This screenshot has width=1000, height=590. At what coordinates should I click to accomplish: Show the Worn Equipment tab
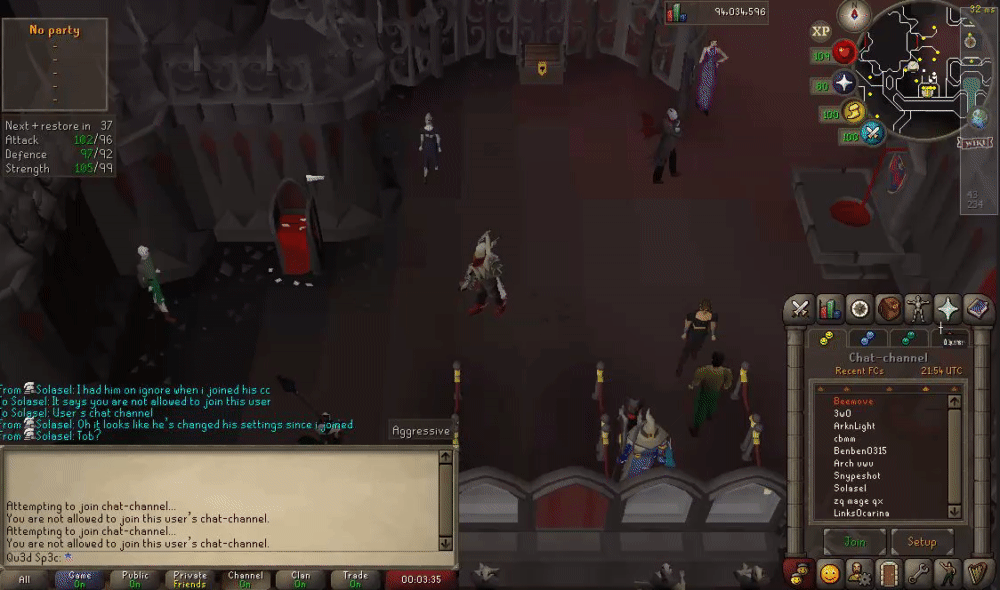[x=917, y=308]
